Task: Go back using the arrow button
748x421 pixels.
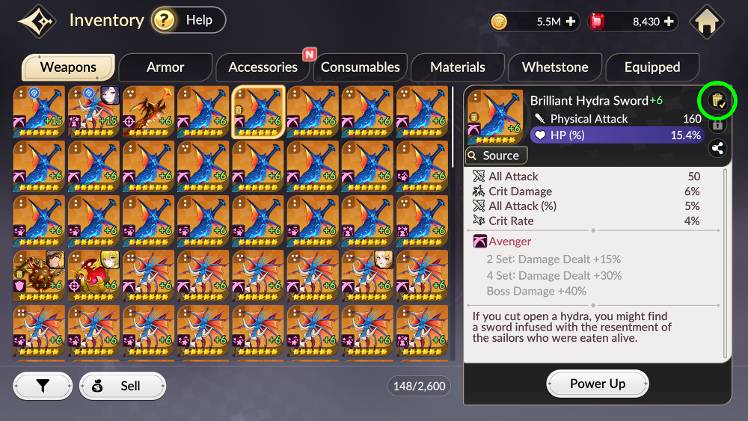Action: (x=34, y=20)
